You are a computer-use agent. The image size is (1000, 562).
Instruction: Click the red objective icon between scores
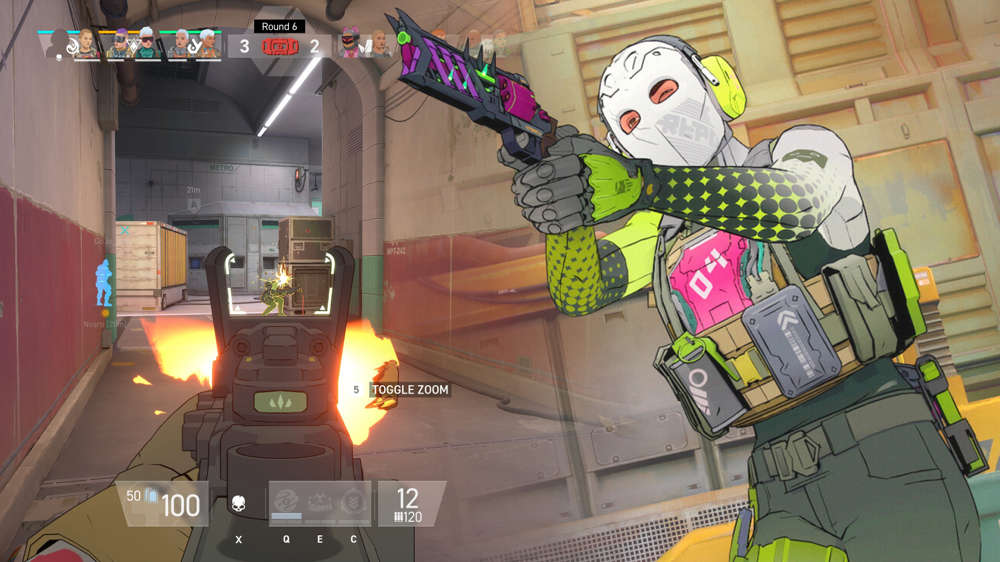pyautogui.click(x=279, y=45)
